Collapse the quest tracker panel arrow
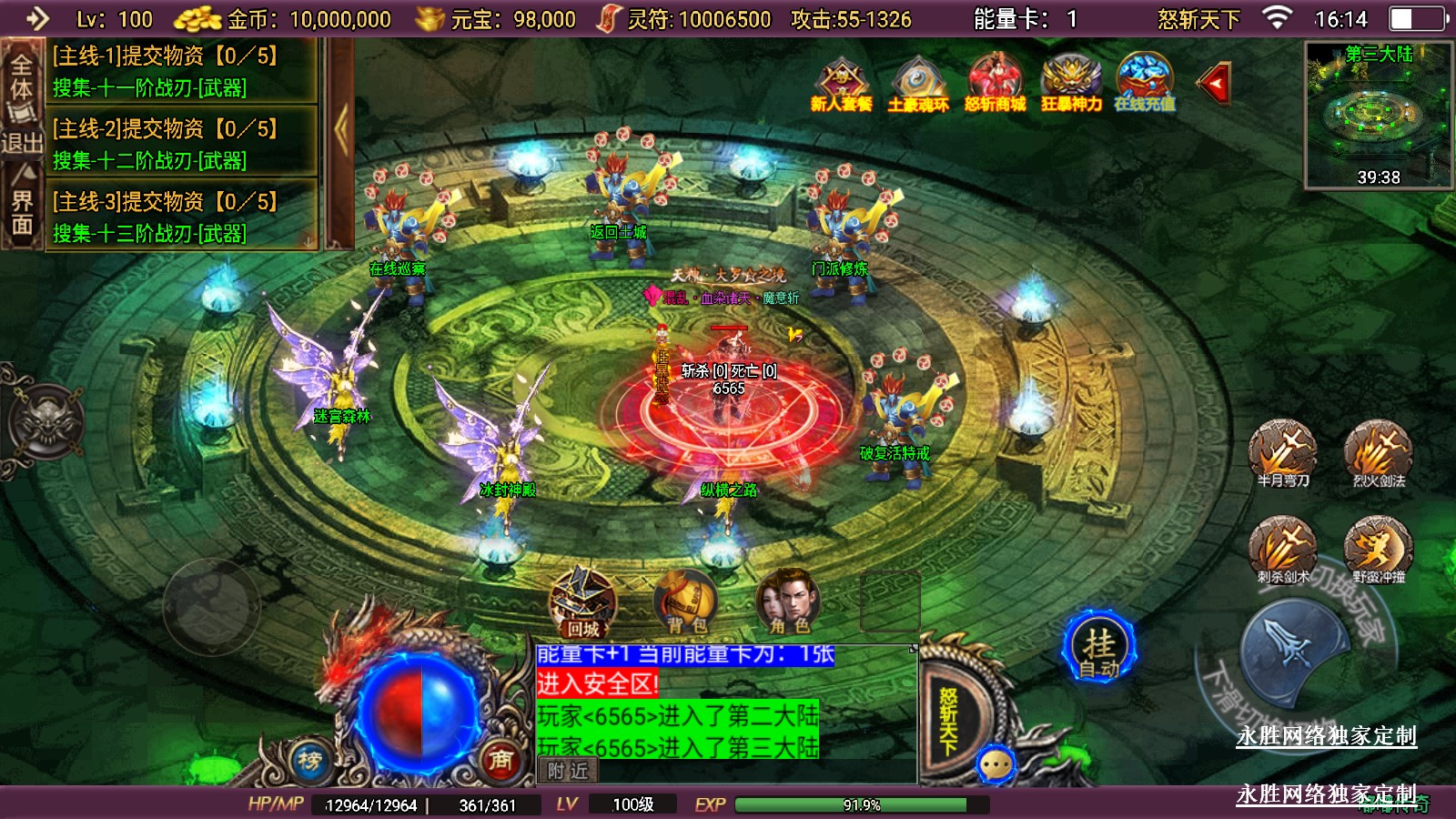The height and width of the screenshot is (819, 1456). click(x=341, y=132)
